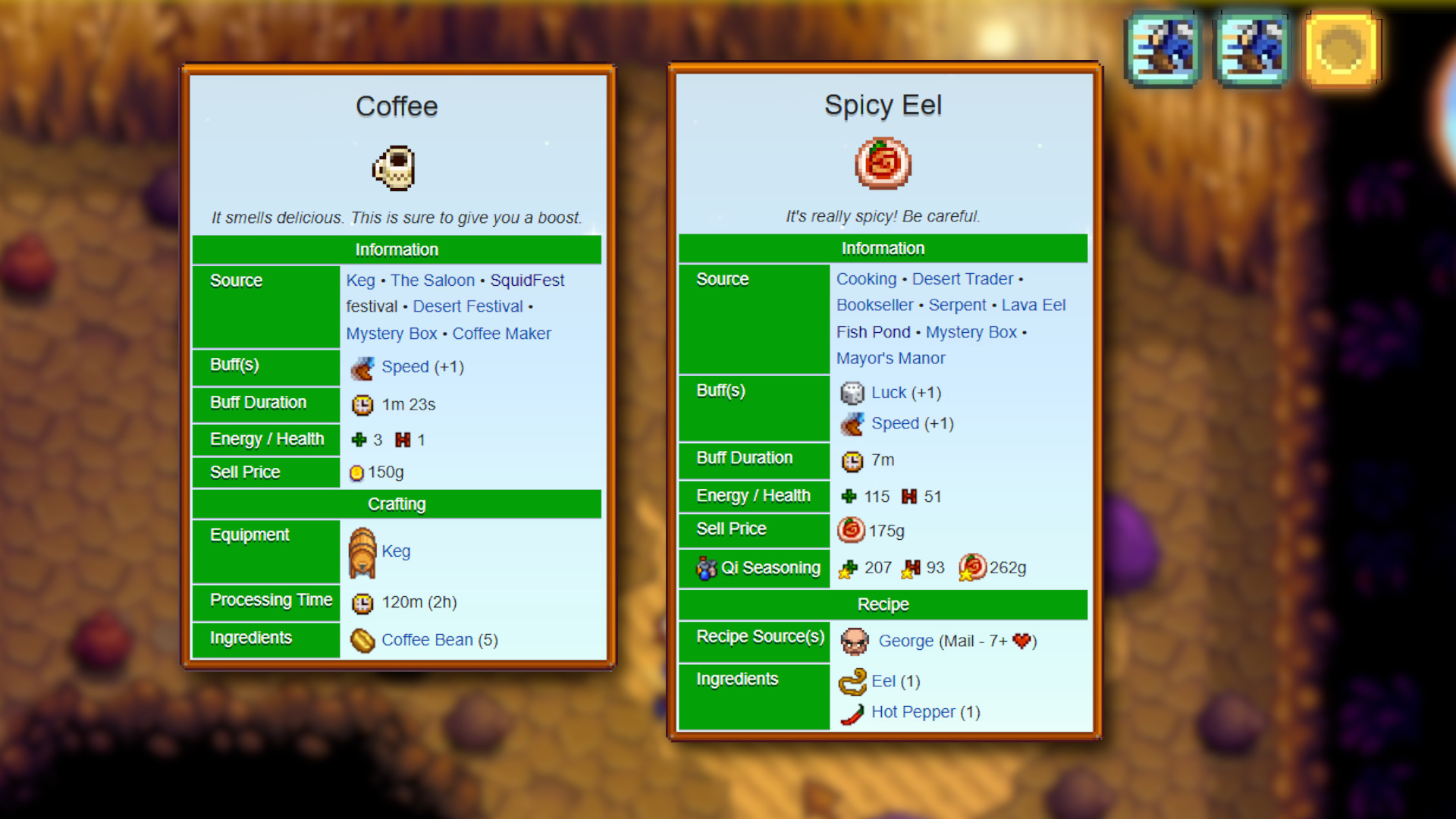This screenshot has height=819, width=1456.
Task: Click the Spicy Eel dish icon
Action: point(883,163)
